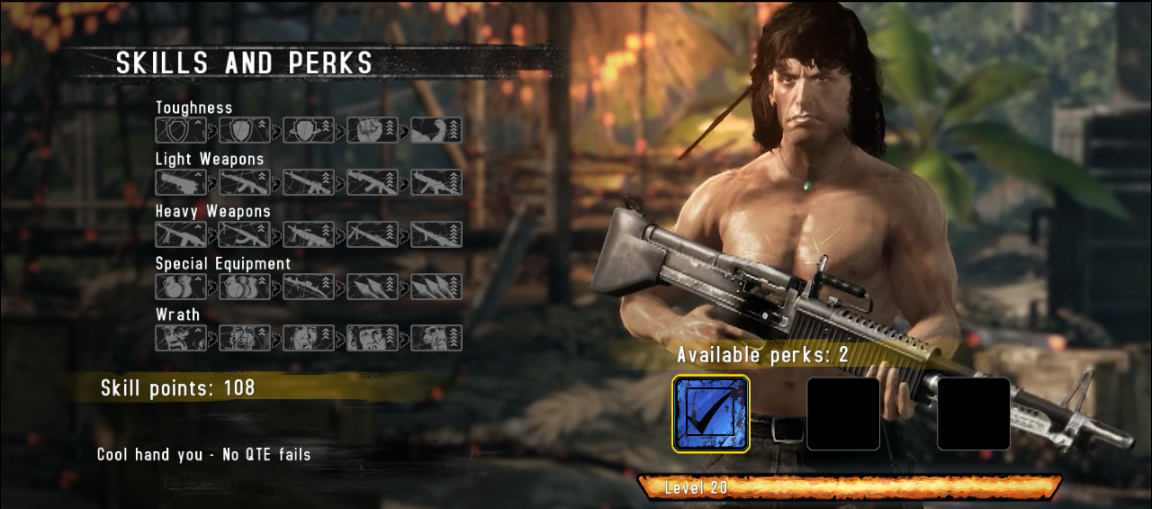The height and width of the screenshot is (509, 1152).
Task: Select the Toughness raised fist skill
Action: click(373, 130)
